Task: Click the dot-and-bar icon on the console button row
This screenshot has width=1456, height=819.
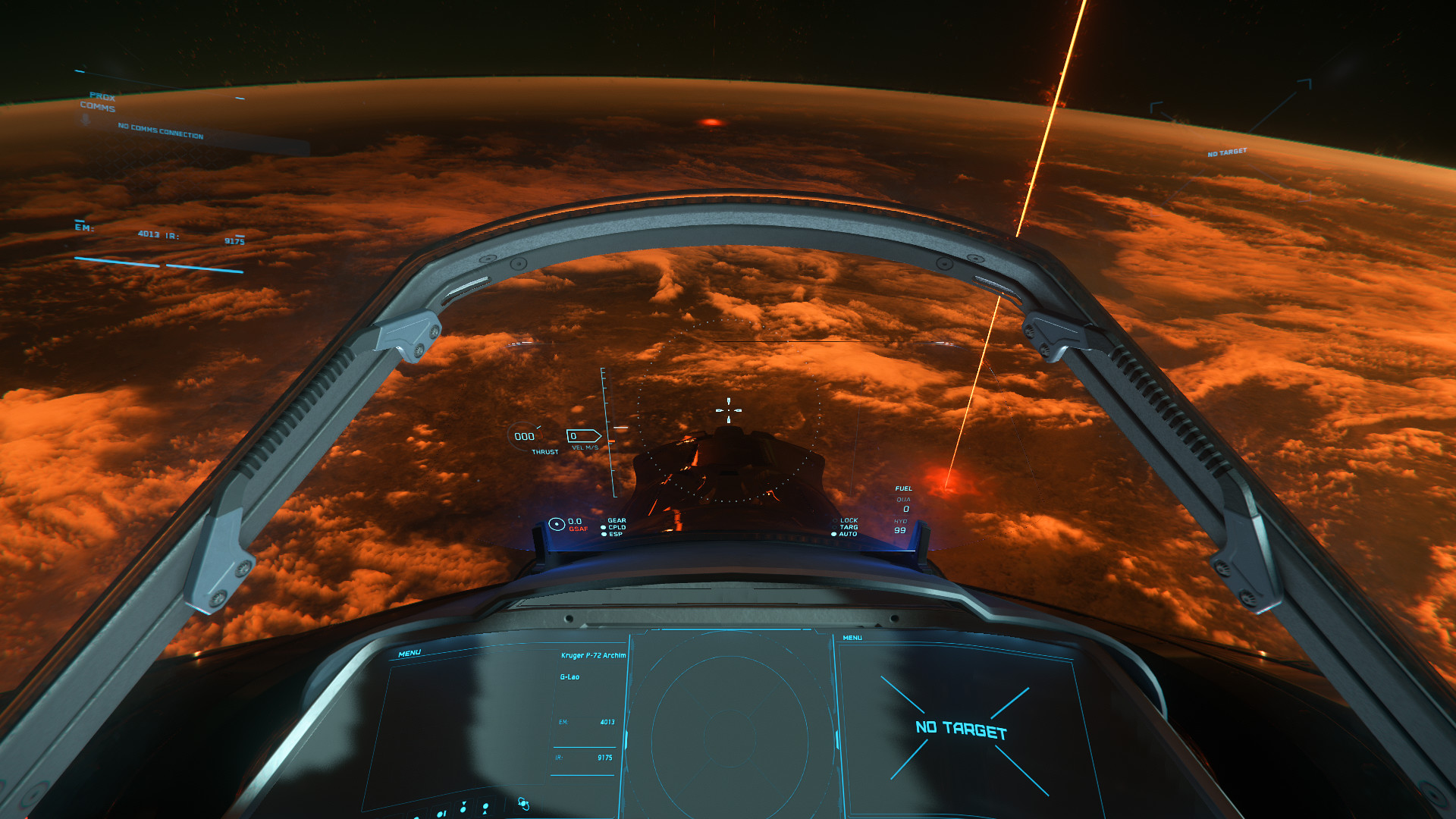Action: coord(441,814)
